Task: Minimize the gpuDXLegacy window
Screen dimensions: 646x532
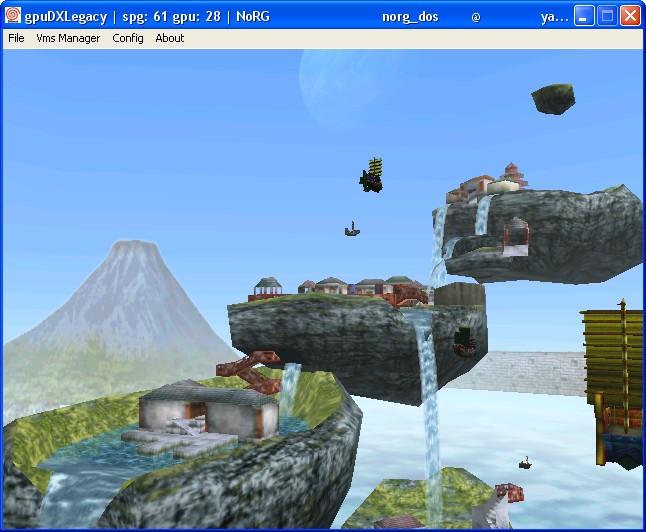Action: pyautogui.click(x=585, y=16)
